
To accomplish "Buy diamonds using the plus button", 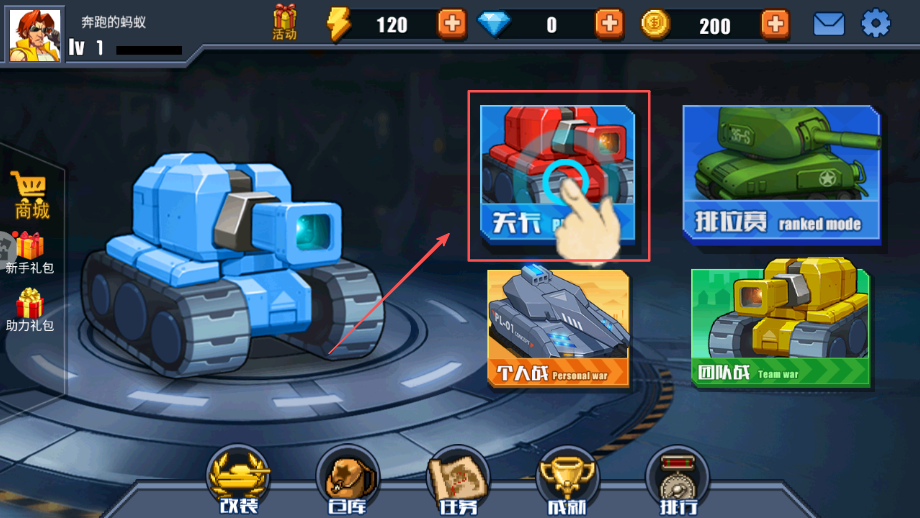I will 608,23.
